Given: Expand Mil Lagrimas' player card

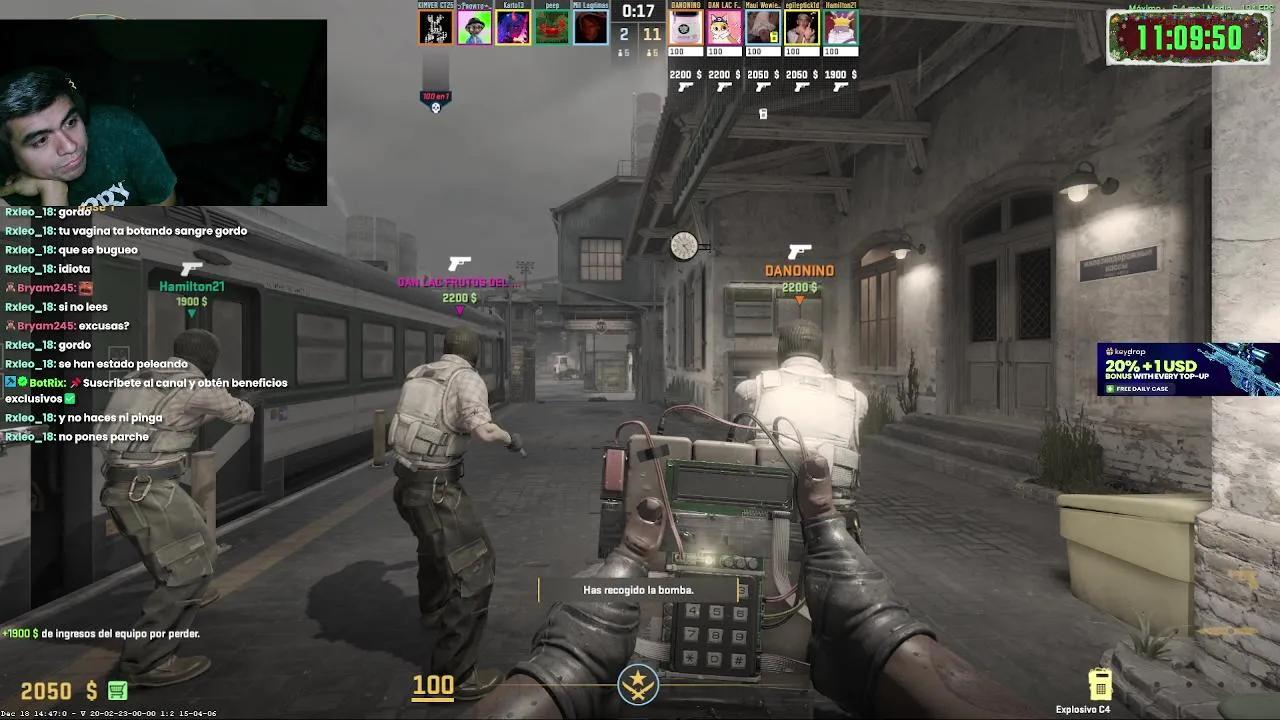Looking at the screenshot, I should click(x=590, y=27).
